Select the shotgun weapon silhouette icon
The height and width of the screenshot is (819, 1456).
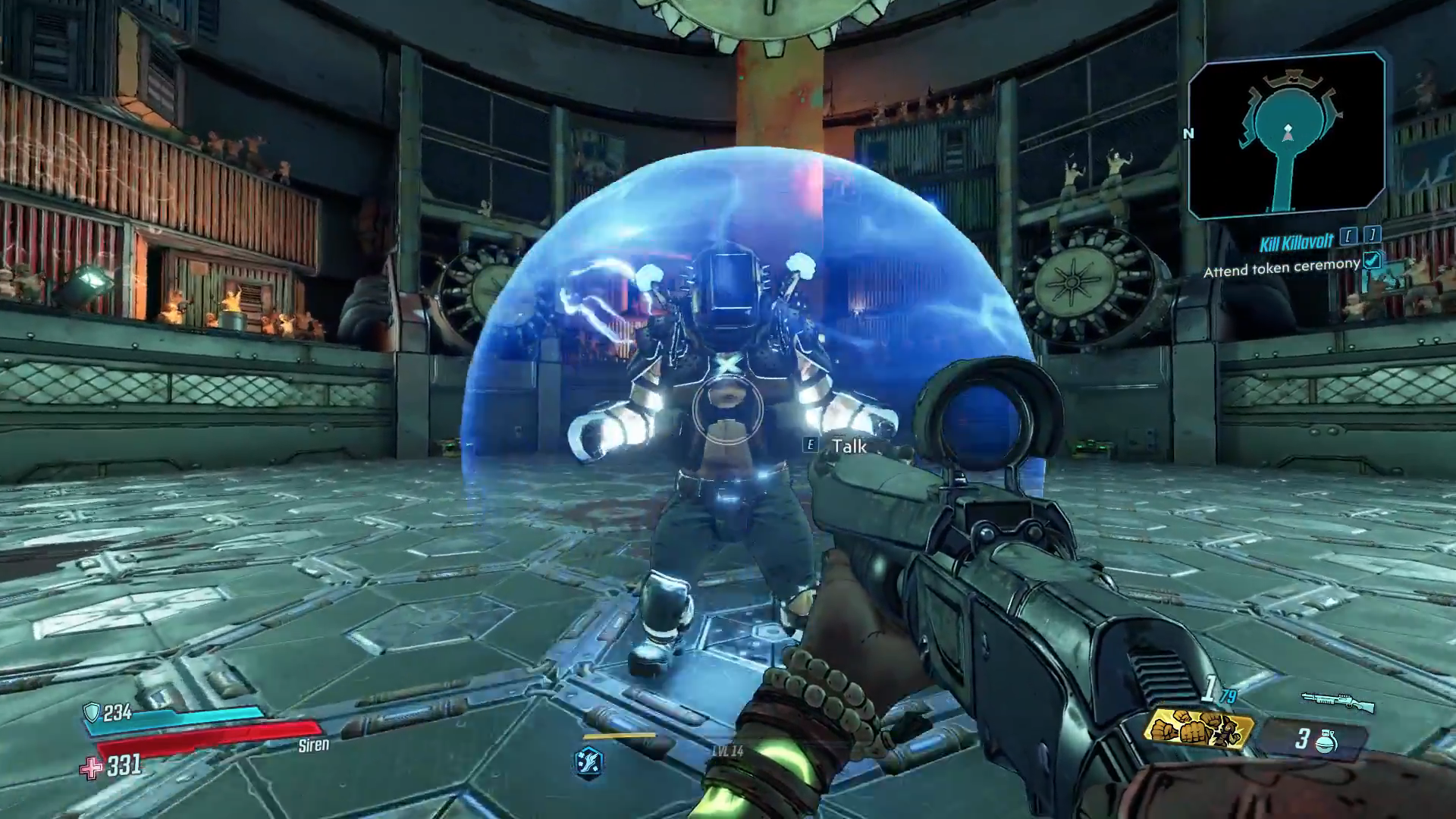(x=1338, y=701)
